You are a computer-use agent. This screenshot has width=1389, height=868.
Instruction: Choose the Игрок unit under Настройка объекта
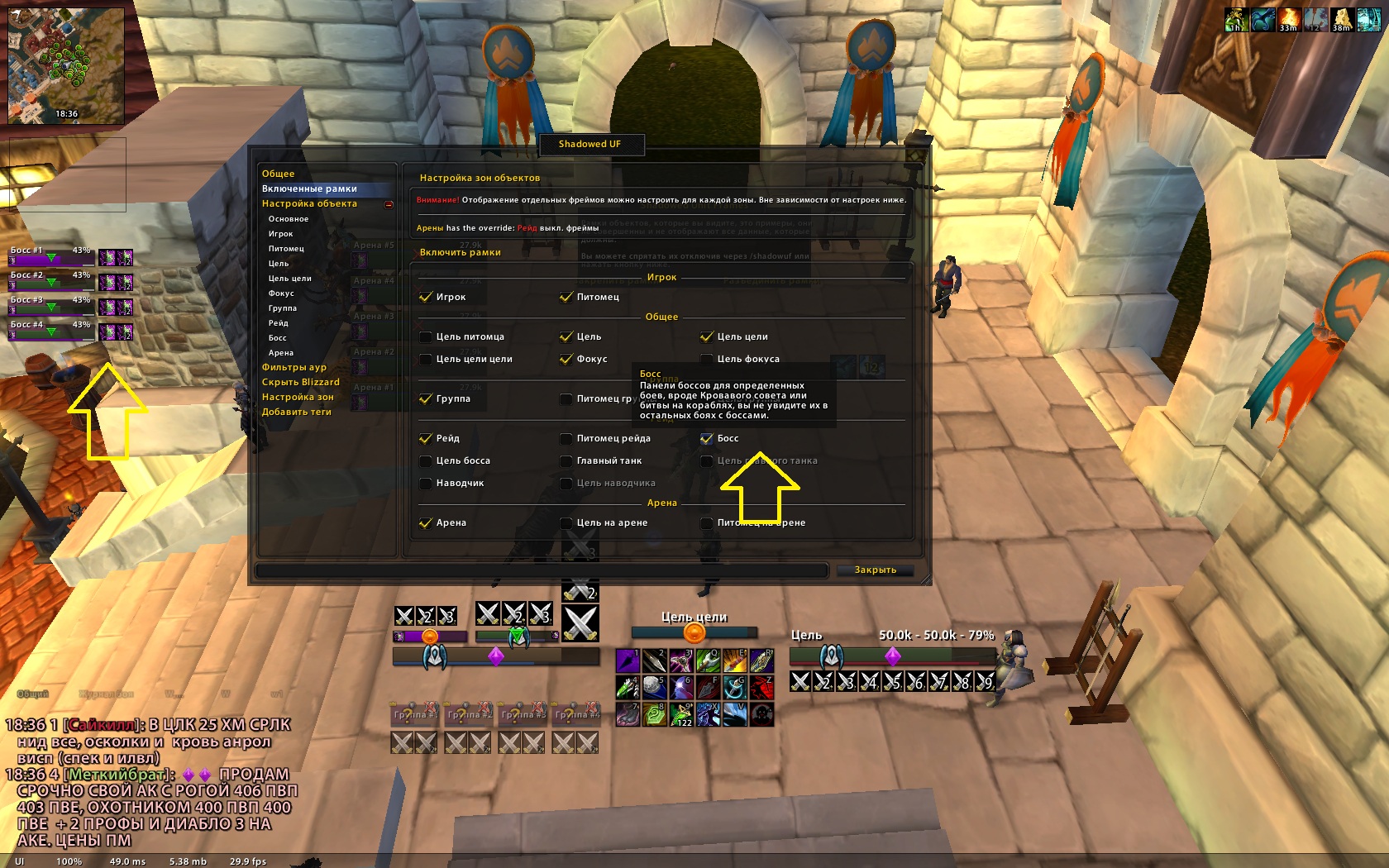(280, 234)
